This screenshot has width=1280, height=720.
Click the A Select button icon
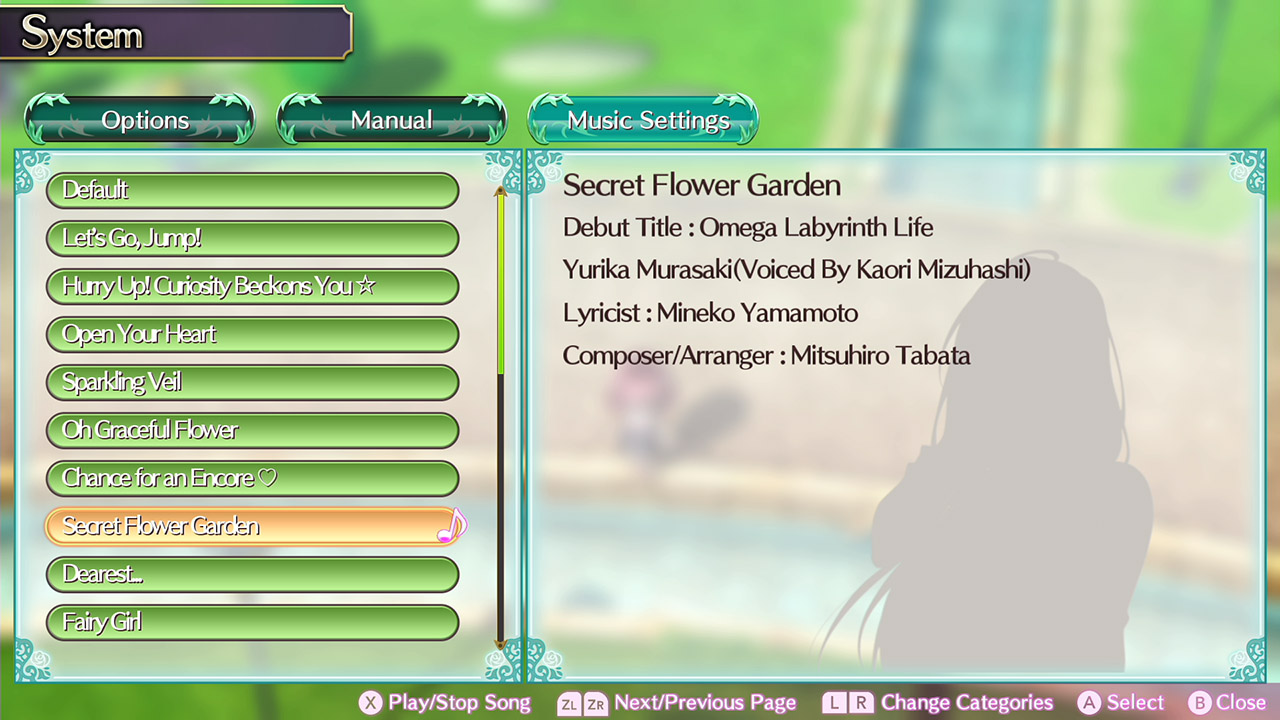point(1091,703)
